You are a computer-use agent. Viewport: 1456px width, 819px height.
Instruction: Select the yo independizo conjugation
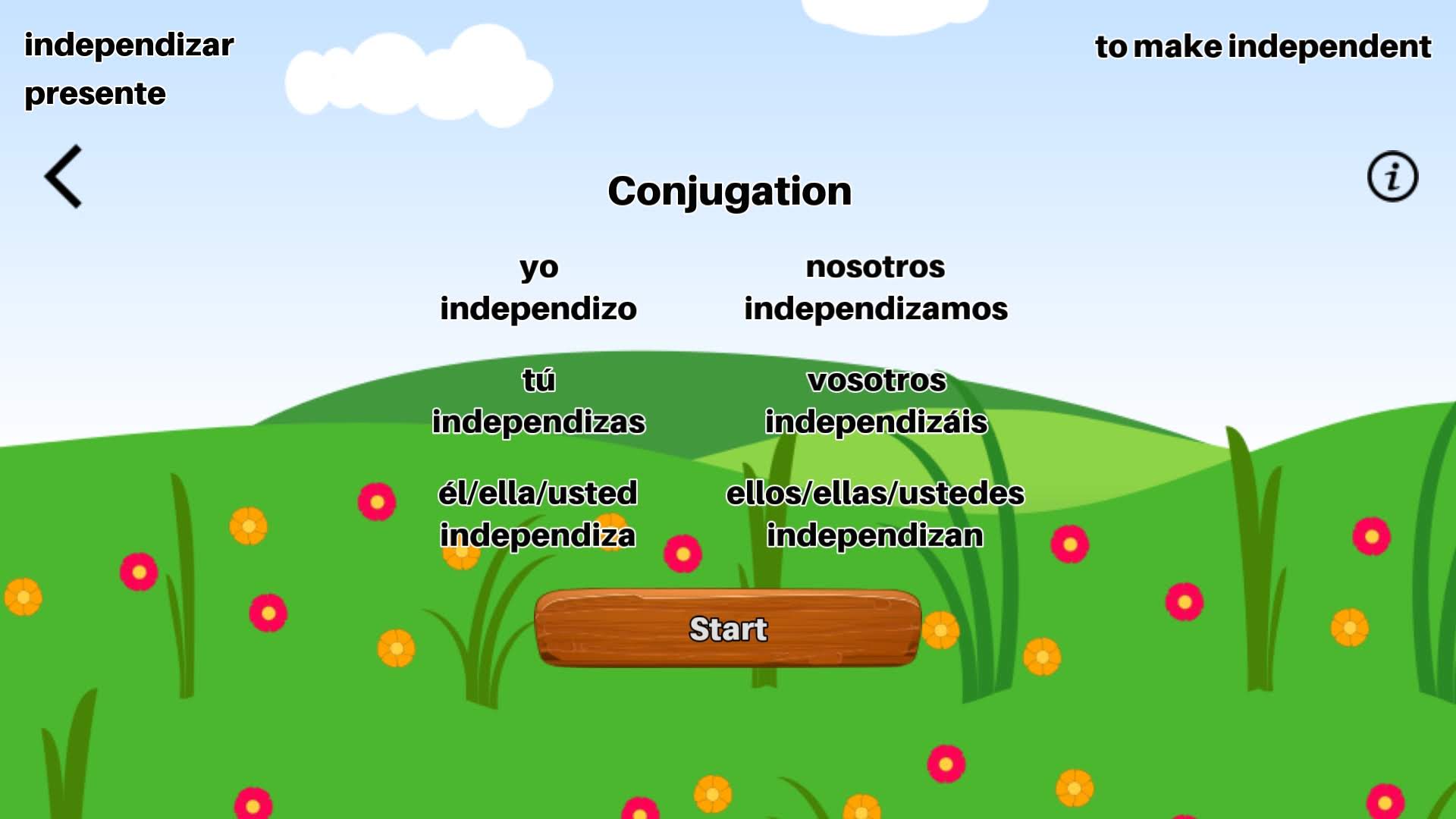point(538,288)
